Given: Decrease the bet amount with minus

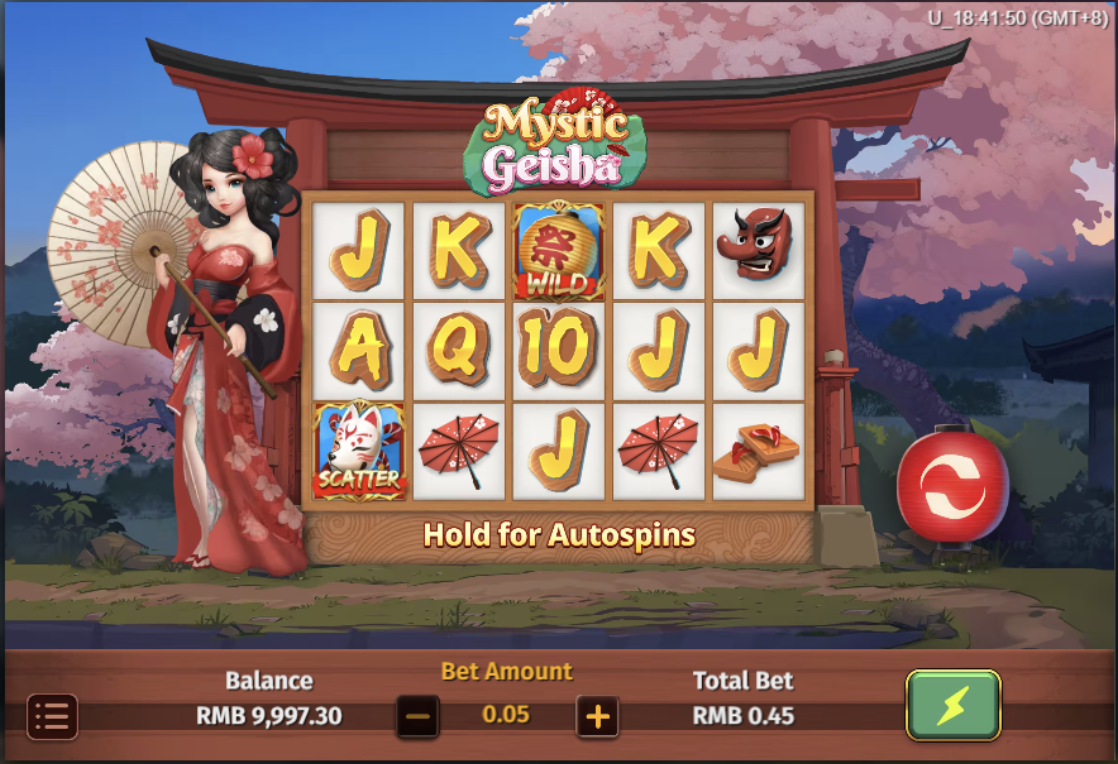Looking at the screenshot, I should tap(418, 716).
